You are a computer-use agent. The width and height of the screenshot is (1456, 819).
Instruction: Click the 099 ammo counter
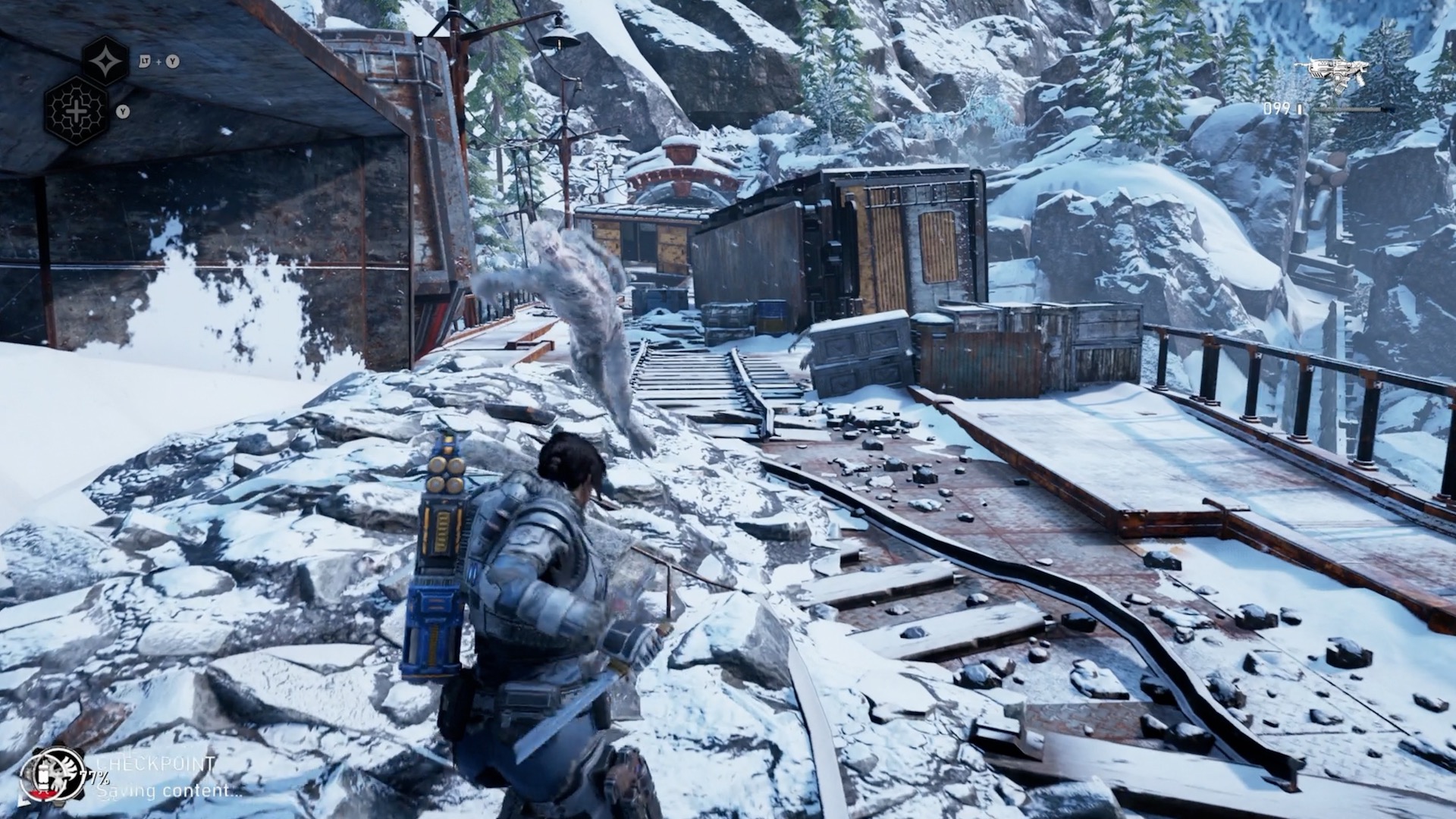point(1279,108)
